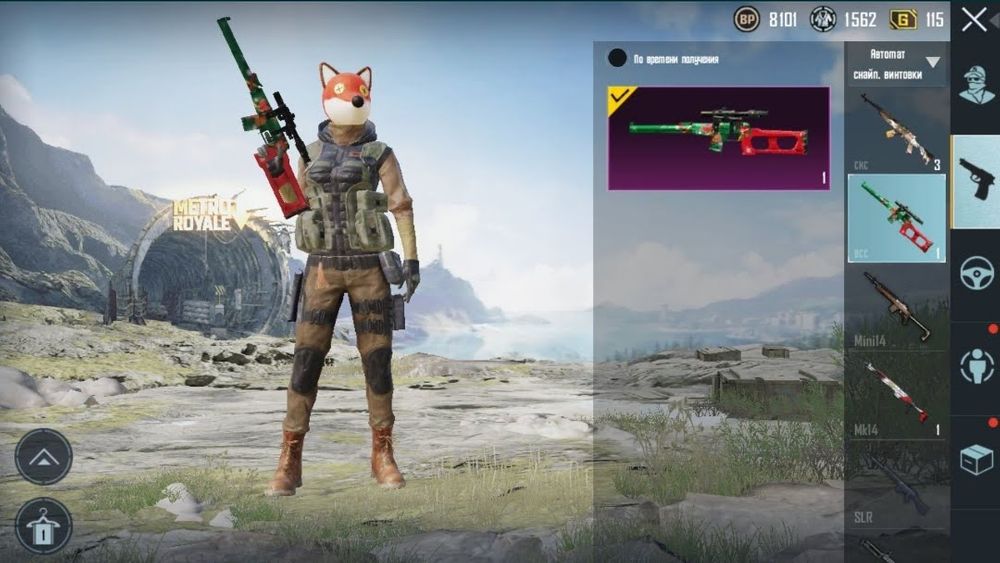The width and height of the screenshot is (1000, 563).
Task: Switch to the character outfit tab
Action: coord(976,86)
